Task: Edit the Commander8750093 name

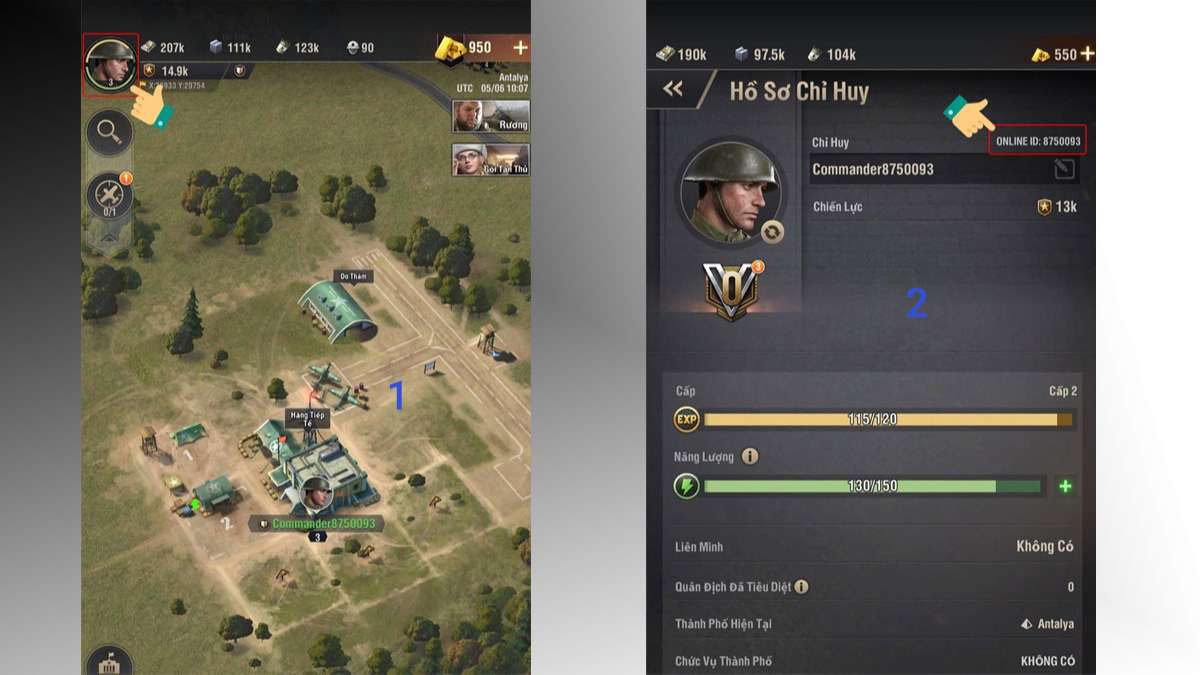Action: 1064,169
